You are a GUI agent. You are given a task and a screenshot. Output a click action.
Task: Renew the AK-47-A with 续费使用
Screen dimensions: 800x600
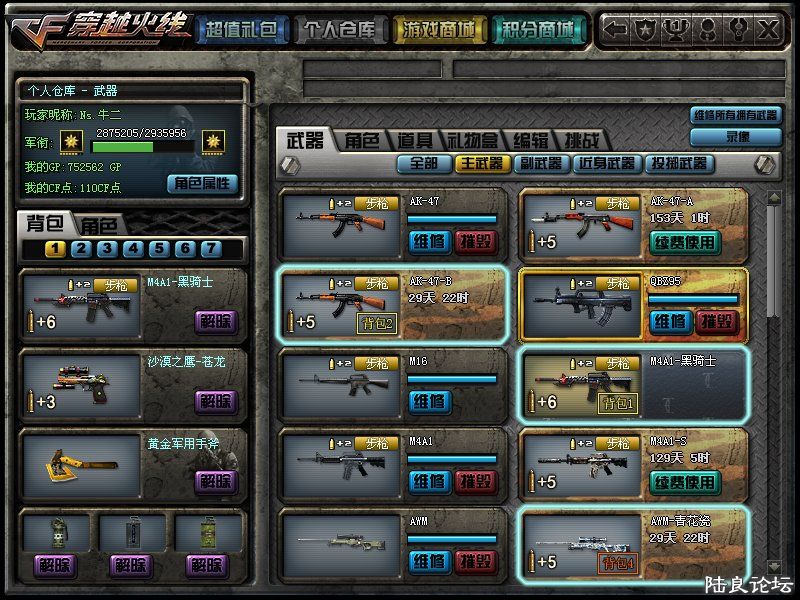click(x=685, y=242)
